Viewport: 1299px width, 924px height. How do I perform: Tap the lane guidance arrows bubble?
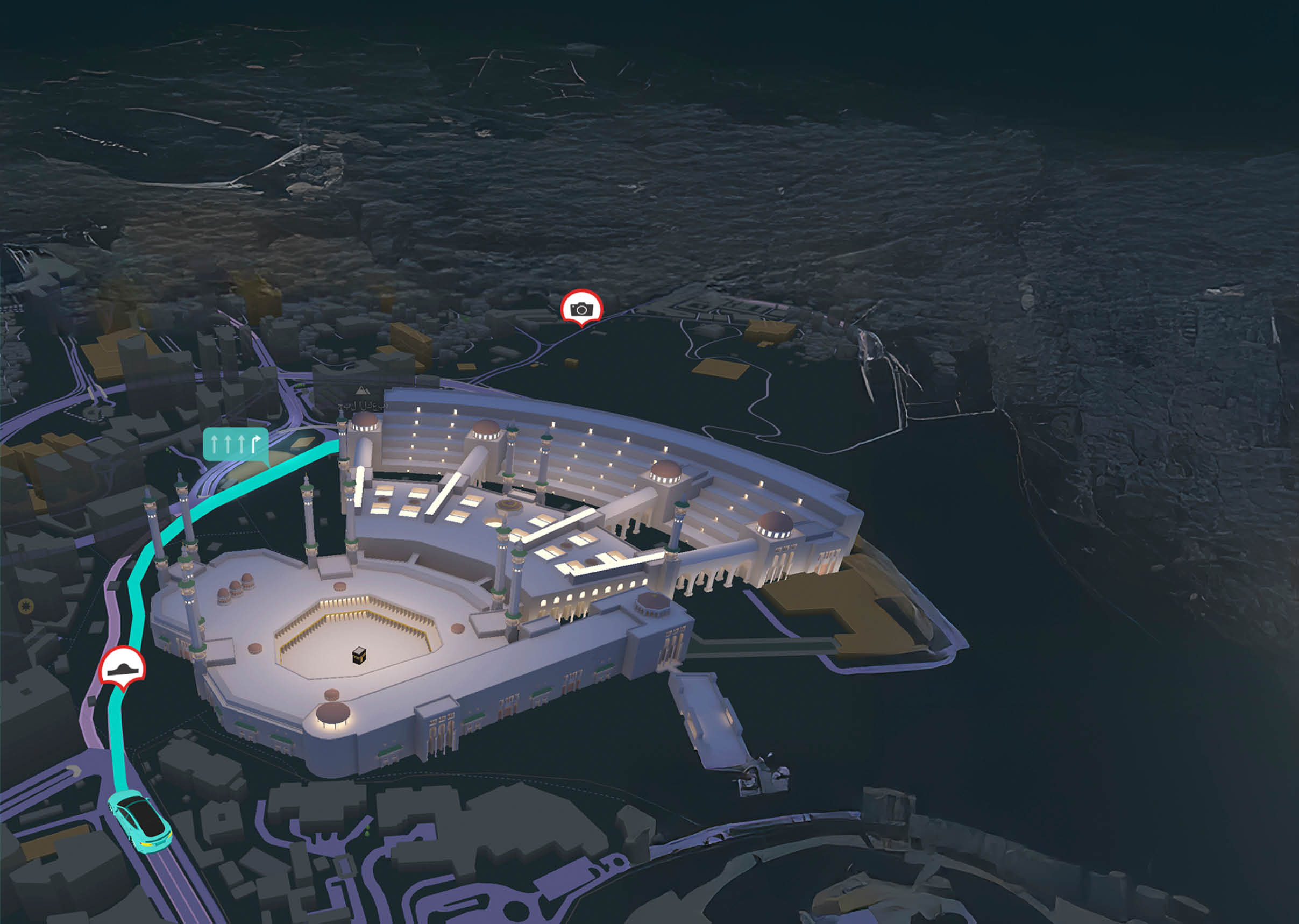[236, 444]
